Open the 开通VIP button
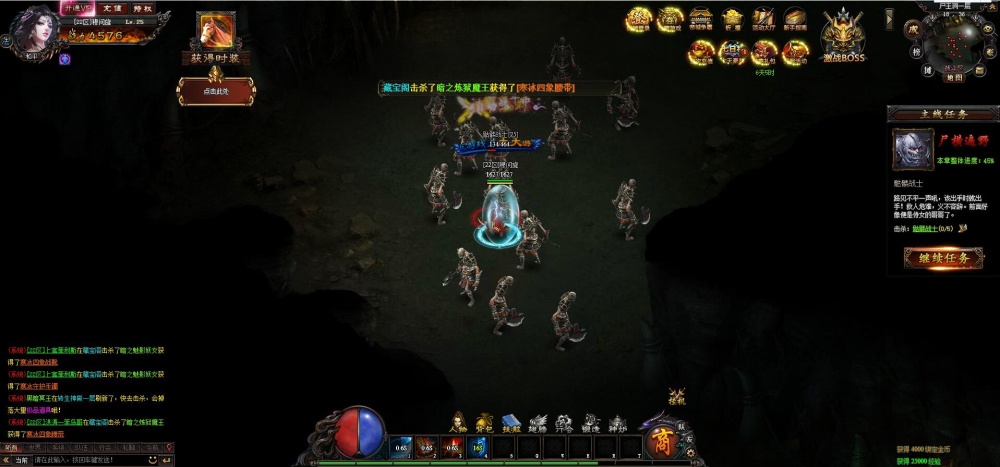 (77, 8)
